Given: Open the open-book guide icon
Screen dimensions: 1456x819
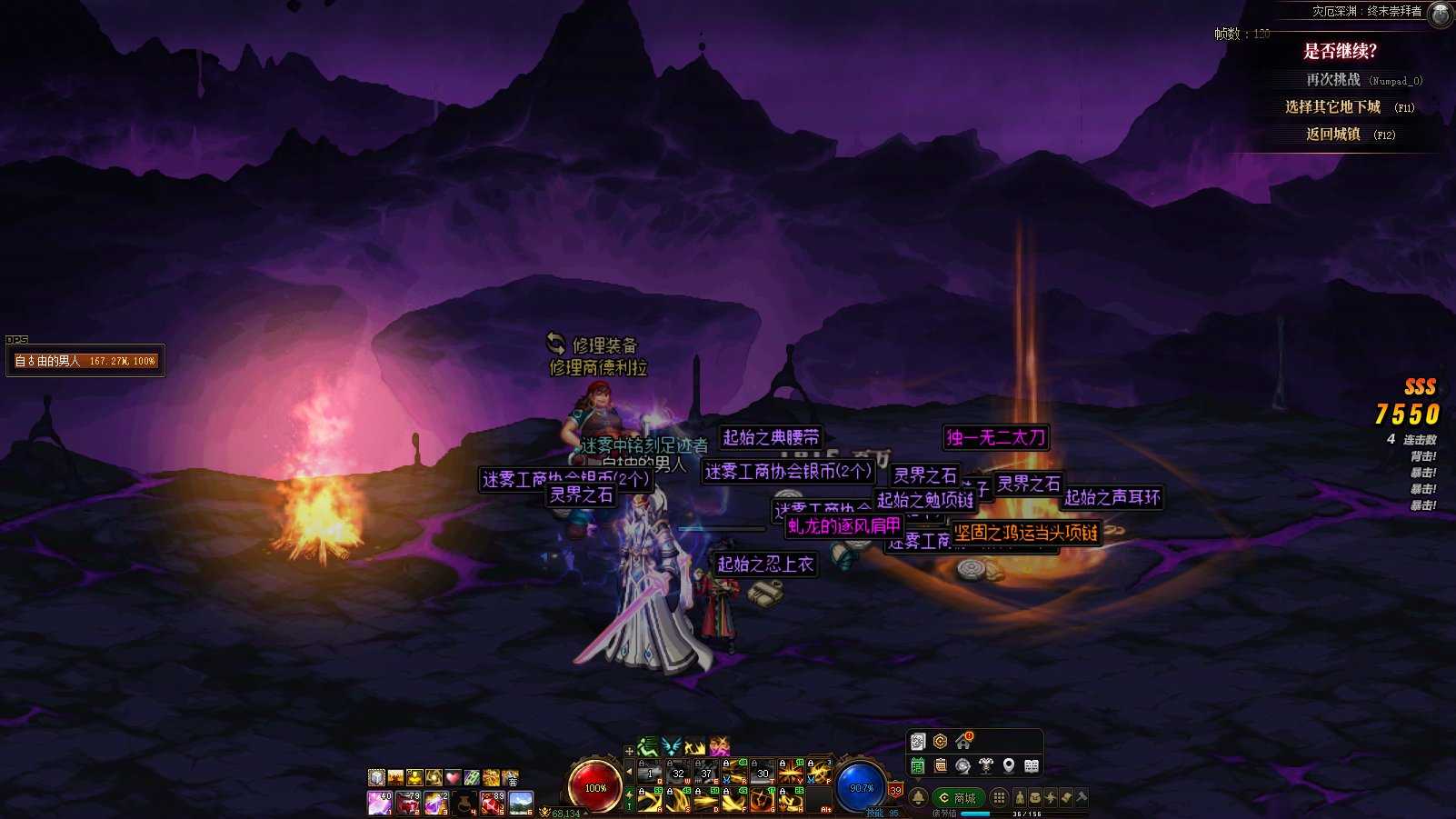Looking at the screenshot, I should coord(1032,765).
